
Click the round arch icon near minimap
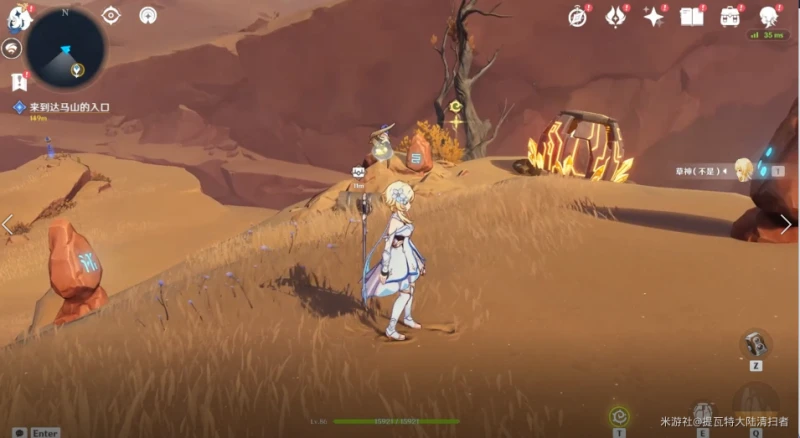click(x=147, y=15)
